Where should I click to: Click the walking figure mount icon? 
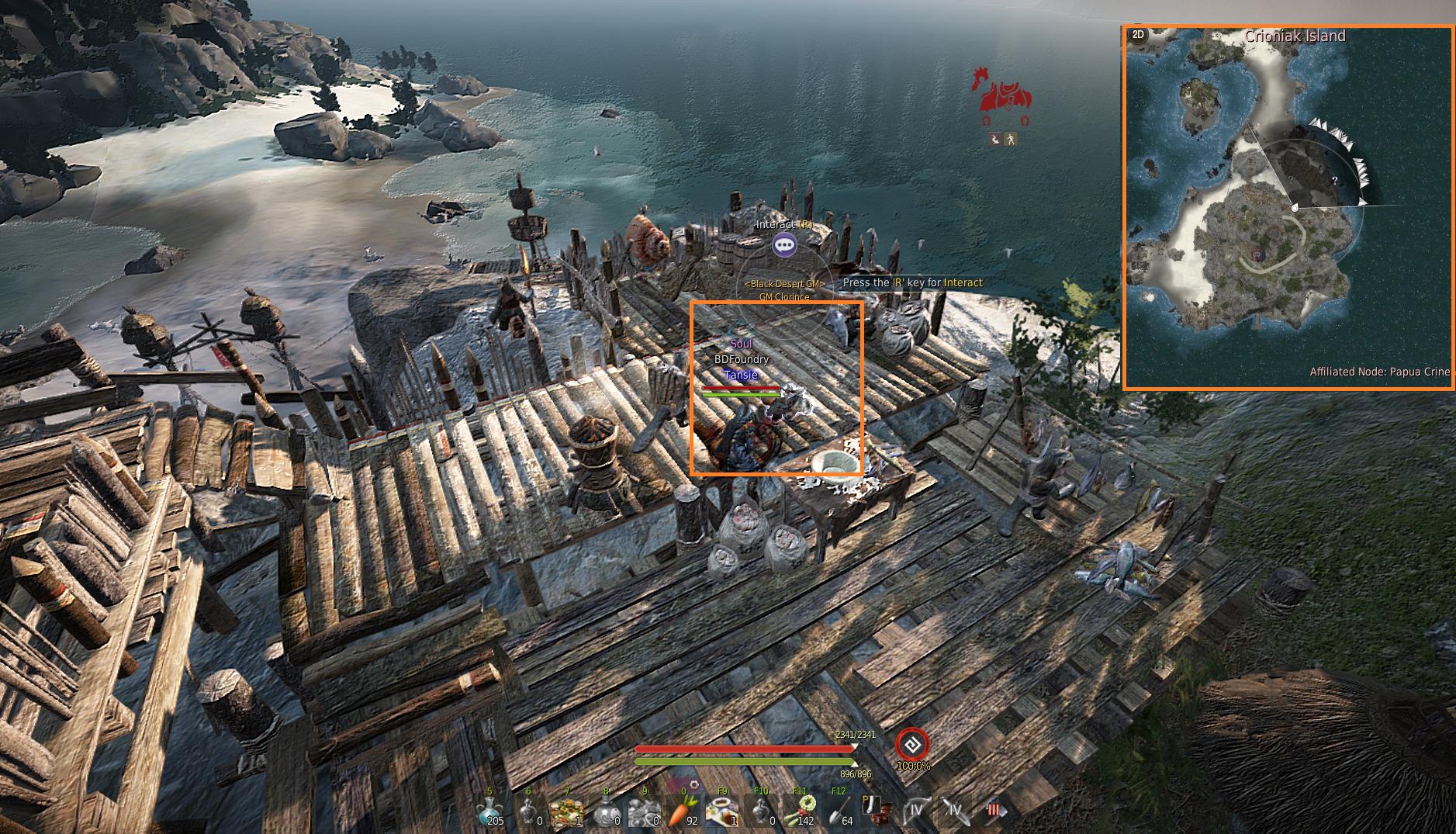[1010, 140]
